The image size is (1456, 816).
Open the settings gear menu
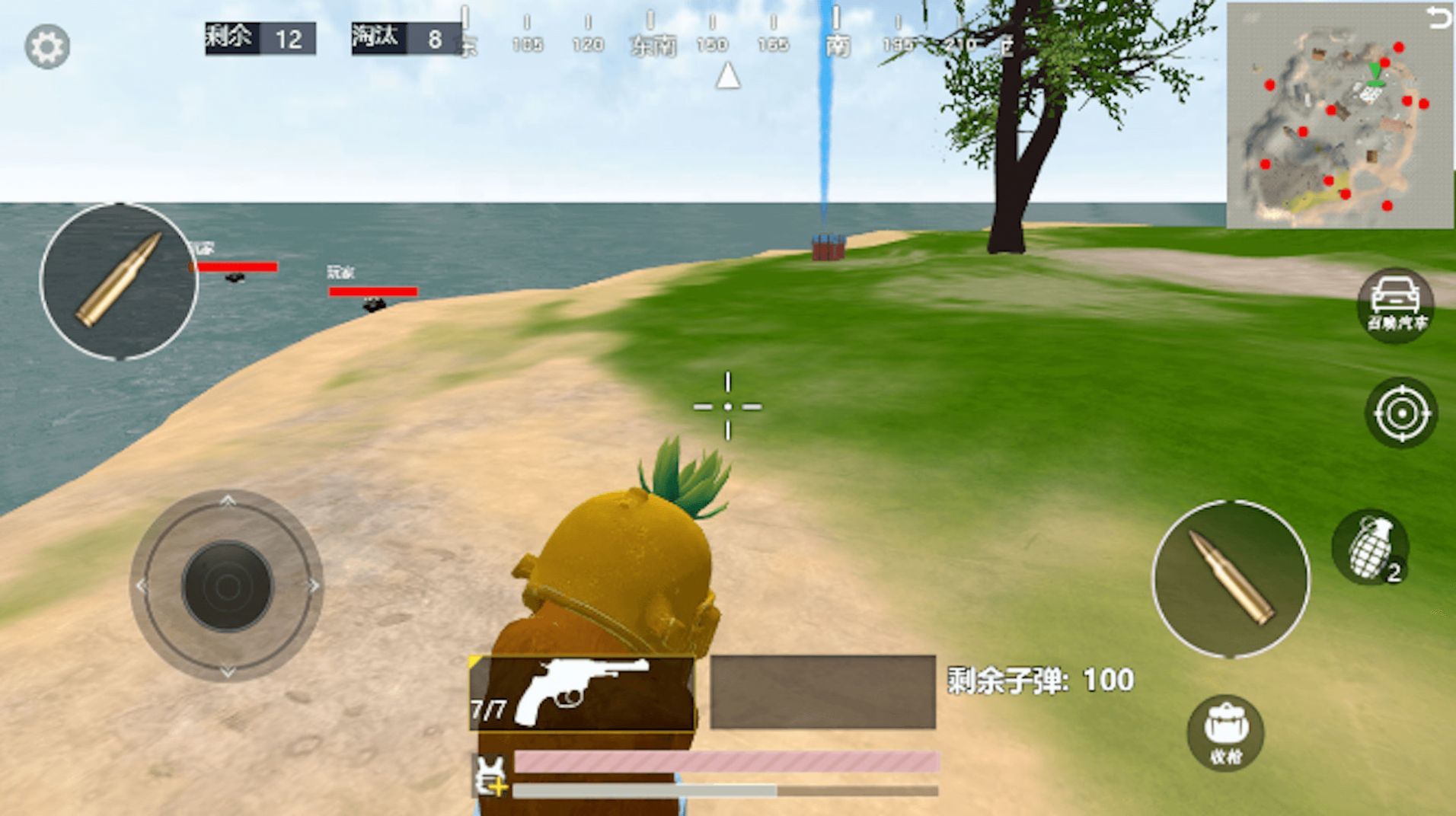tap(47, 46)
